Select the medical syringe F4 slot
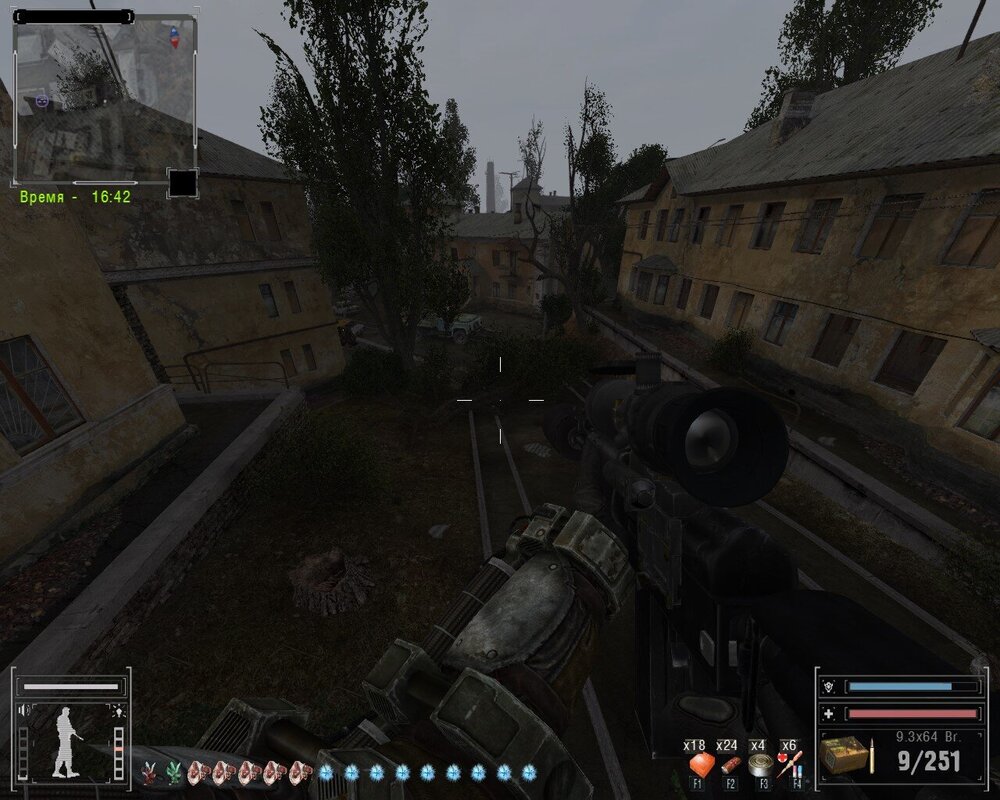 (790, 766)
